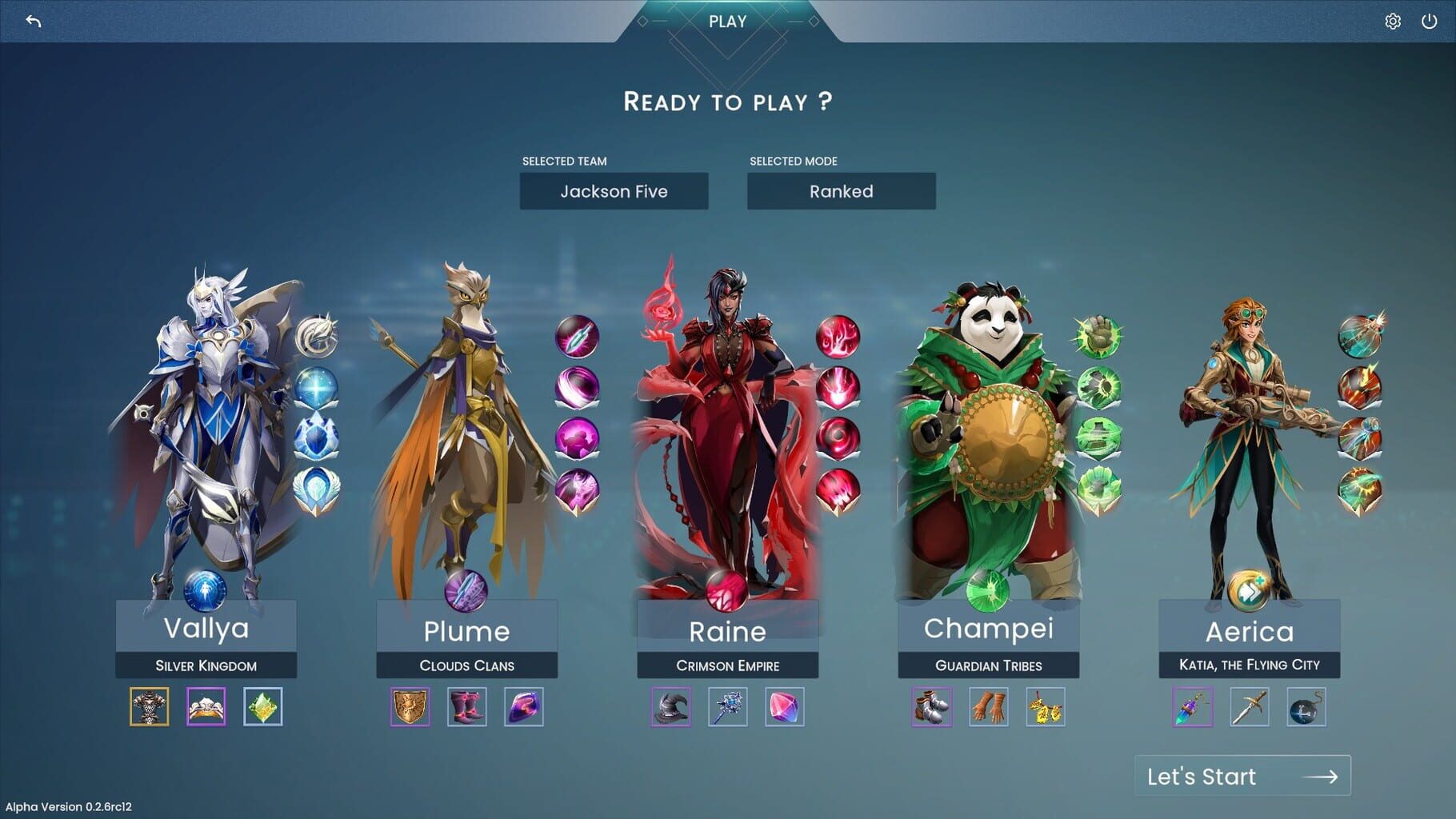Click Champei's boots equipment item
The height and width of the screenshot is (819, 1456).
coord(934,707)
